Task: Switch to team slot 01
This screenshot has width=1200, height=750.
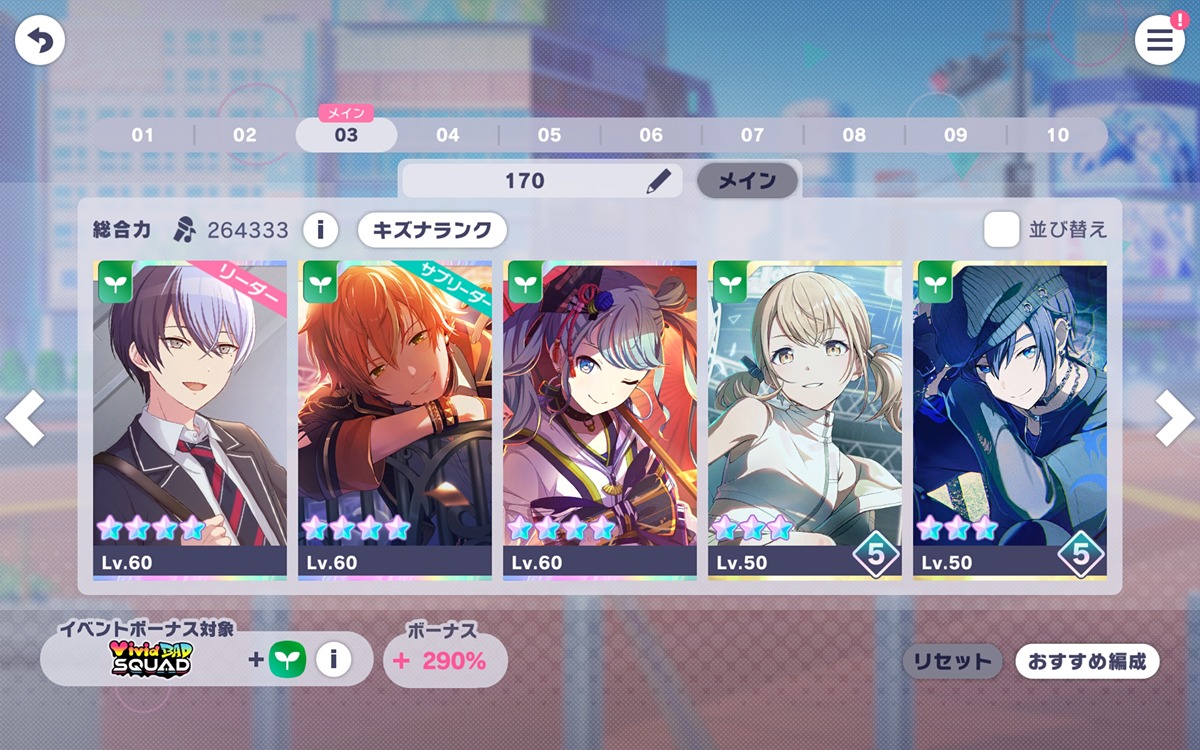Action: 143,135
